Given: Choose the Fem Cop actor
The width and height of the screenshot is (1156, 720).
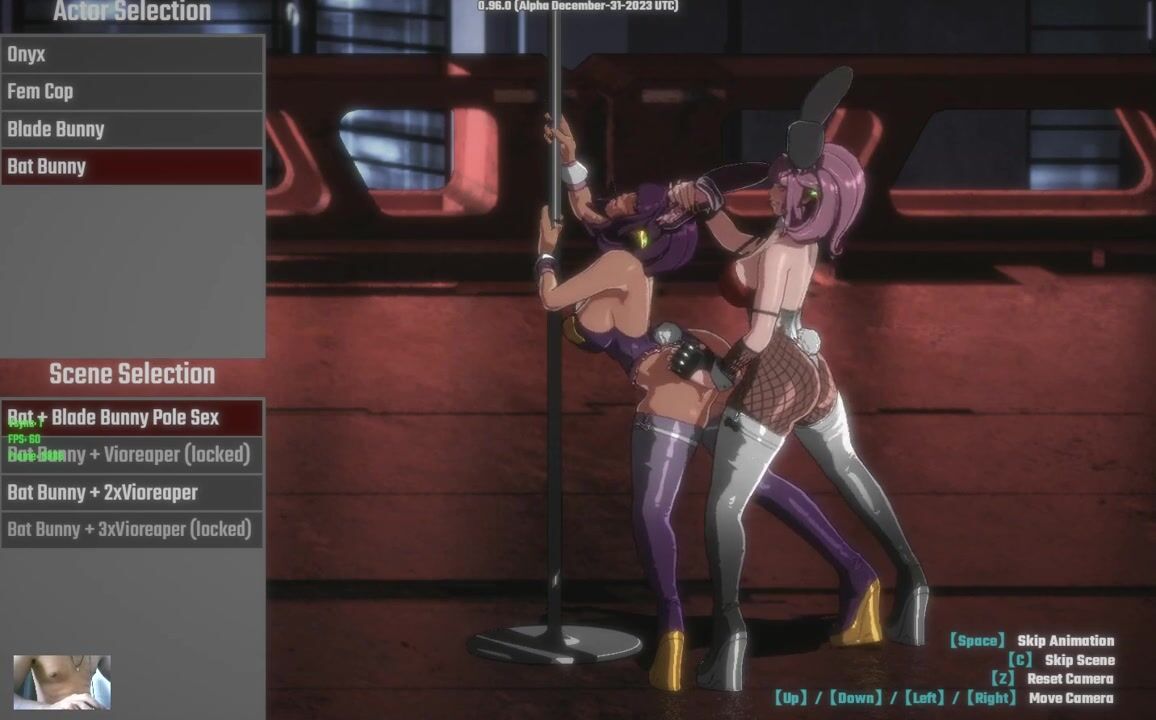Looking at the screenshot, I should click(131, 91).
